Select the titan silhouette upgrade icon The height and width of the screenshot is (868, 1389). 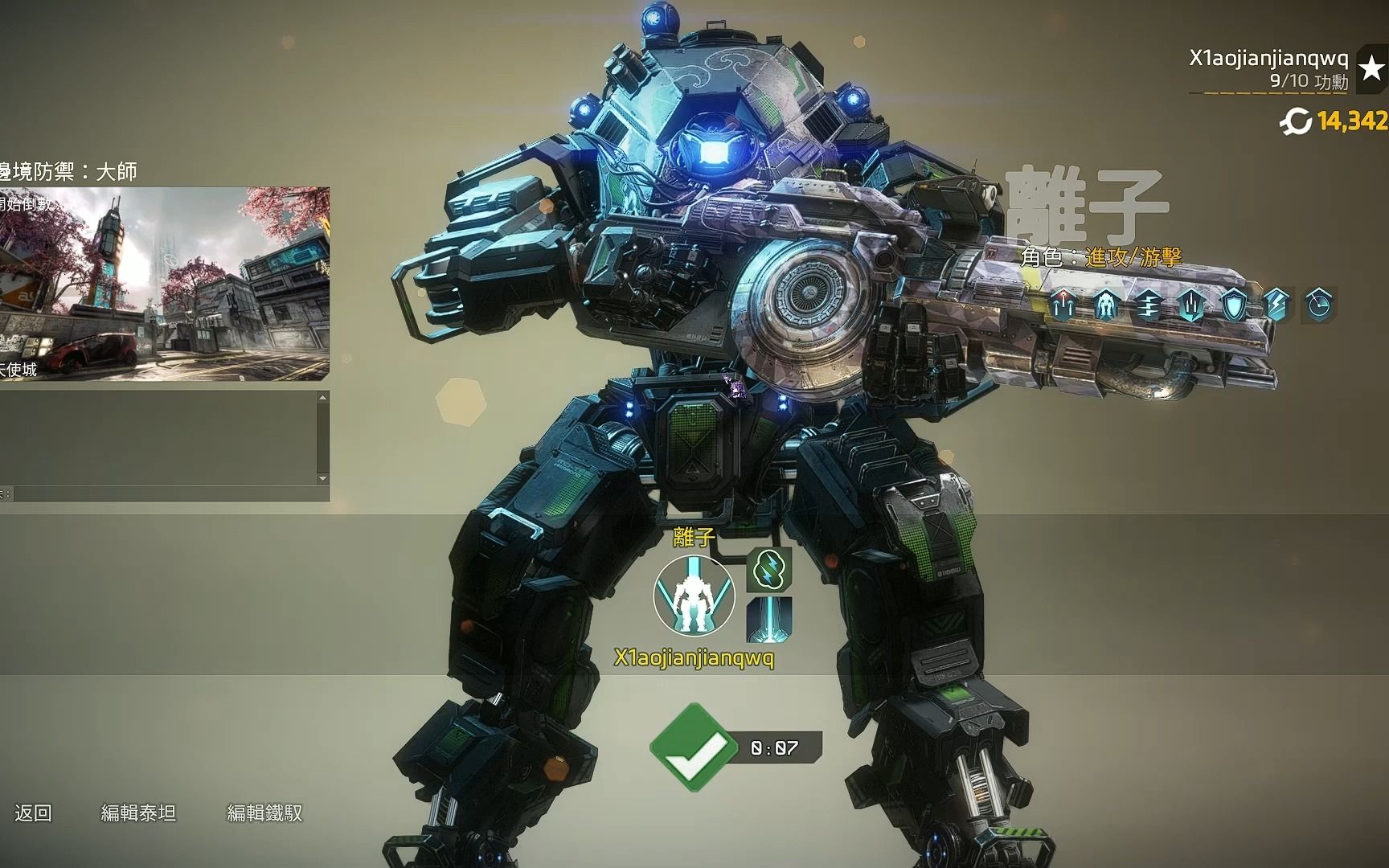click(1105, 305)
